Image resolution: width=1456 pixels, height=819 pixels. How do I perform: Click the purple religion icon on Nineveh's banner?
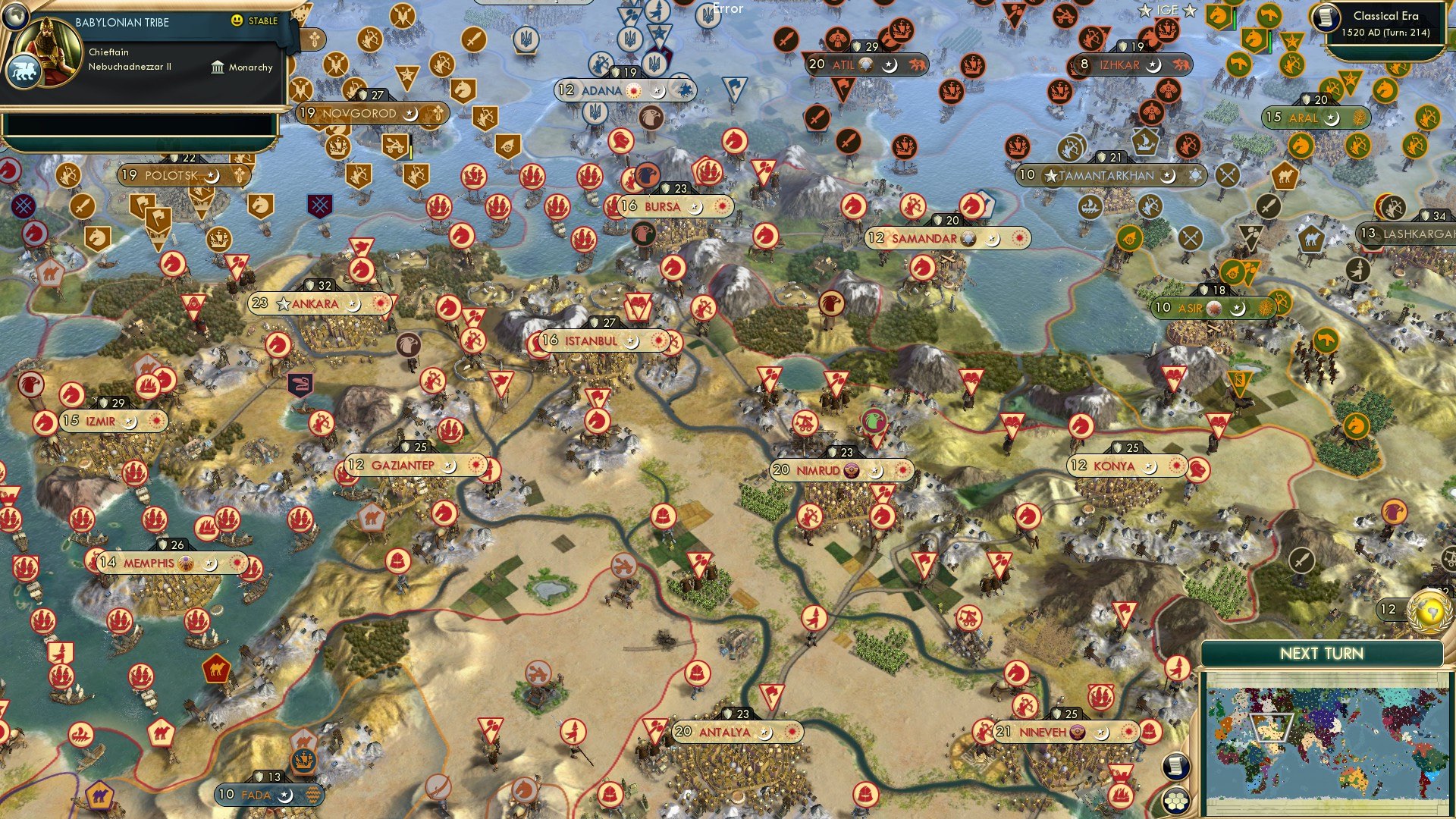[1077, 733]
